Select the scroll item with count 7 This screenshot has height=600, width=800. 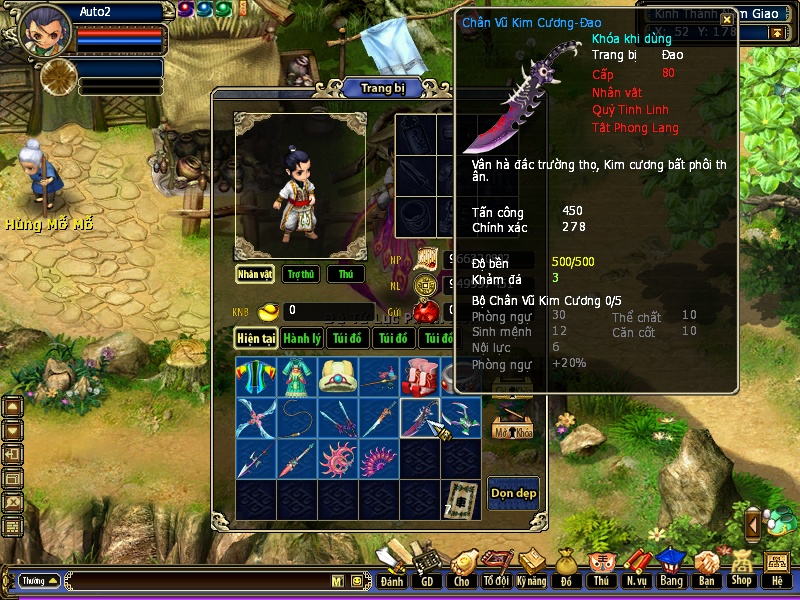coord(461,499)
